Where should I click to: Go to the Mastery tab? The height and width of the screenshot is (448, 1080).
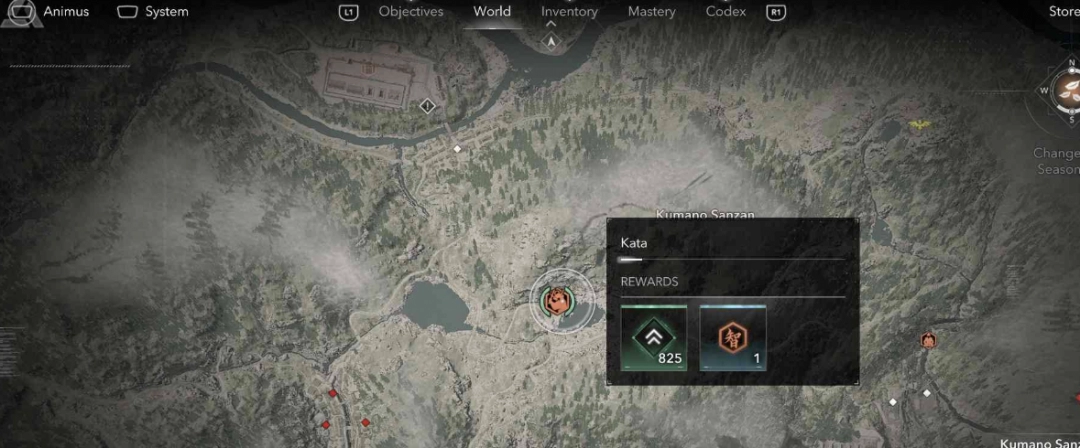(651, 12)
